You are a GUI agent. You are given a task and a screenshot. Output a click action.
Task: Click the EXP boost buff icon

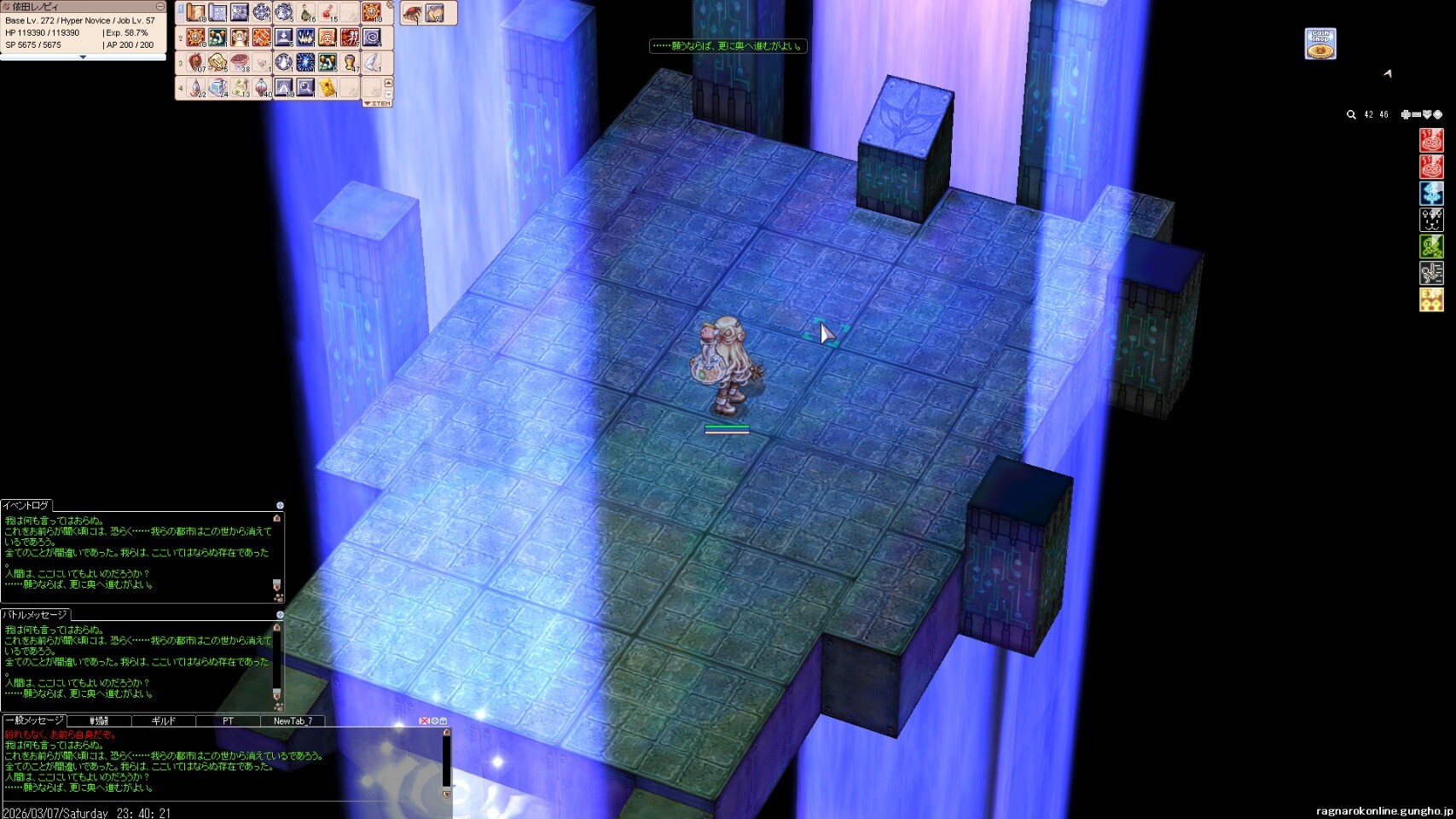pos(1431,299)
